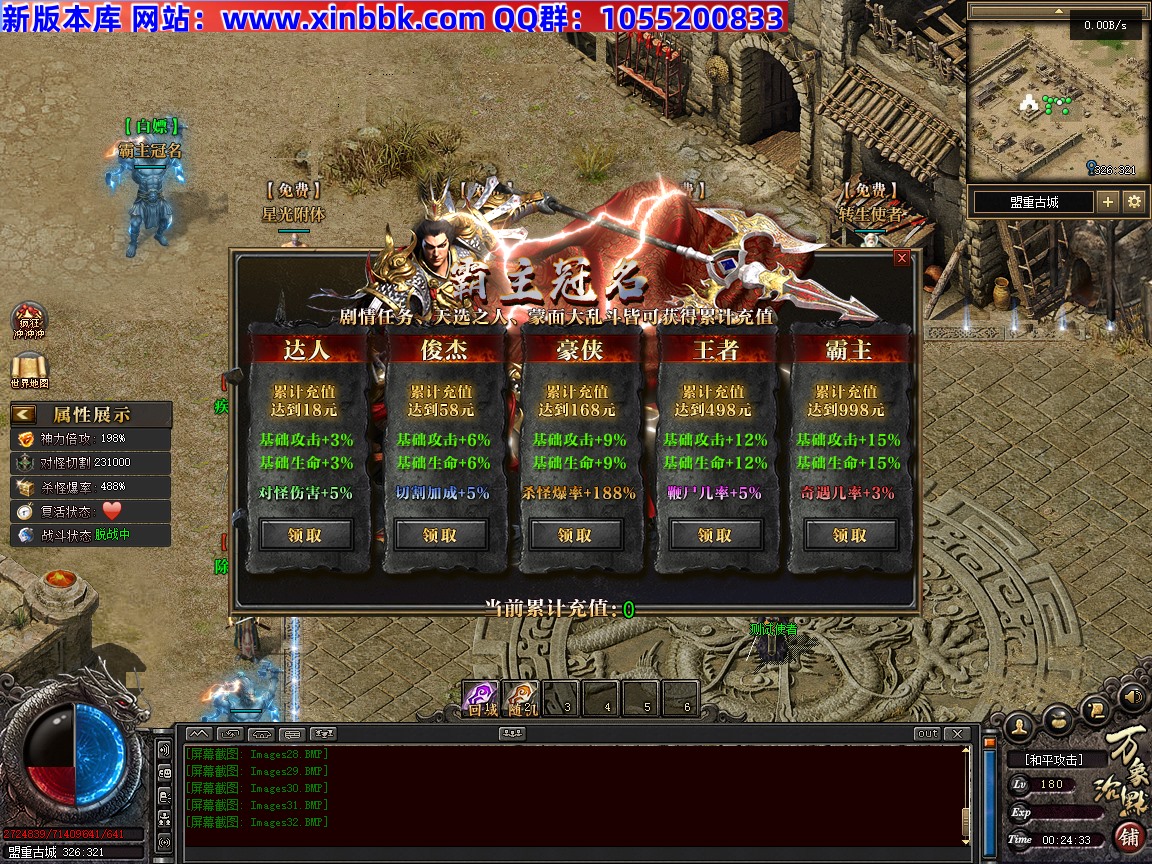Viewport: 1152px width, 864px height.
Task: Claim the 霸主 tier reward
Action: tap(849, 535)
